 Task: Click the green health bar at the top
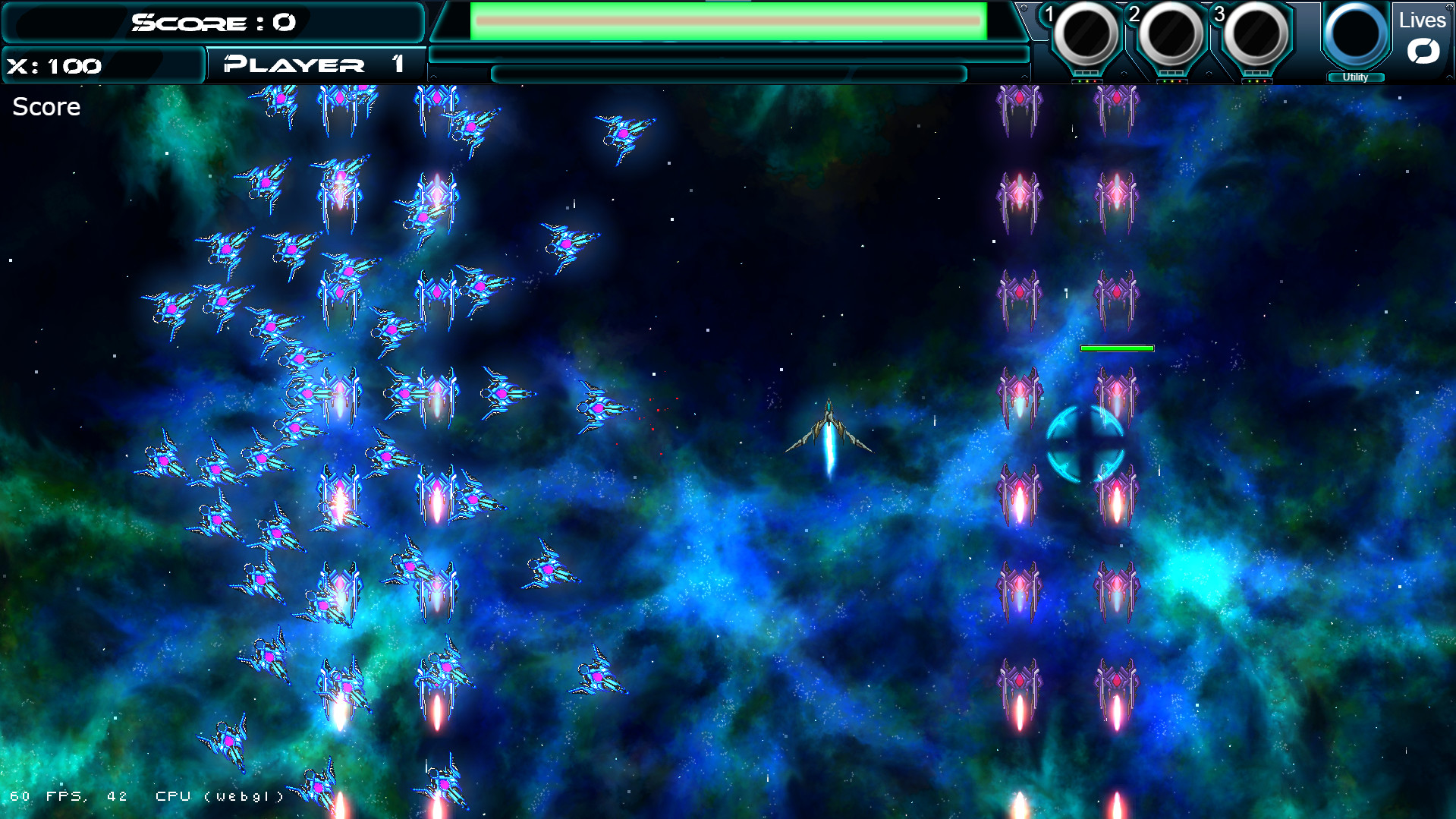(x=727, y=22)
